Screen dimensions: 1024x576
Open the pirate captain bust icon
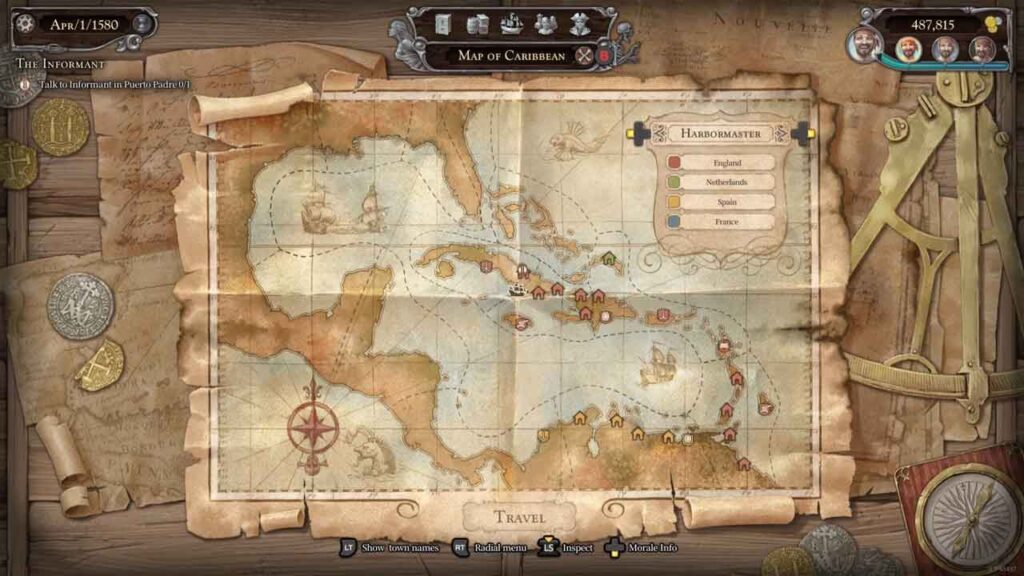click(x=580, y=24)
